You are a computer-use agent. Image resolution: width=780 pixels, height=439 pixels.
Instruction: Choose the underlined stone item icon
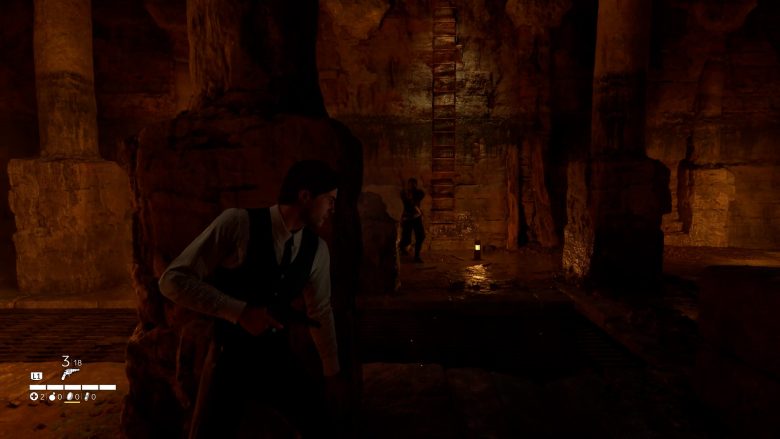70,397
